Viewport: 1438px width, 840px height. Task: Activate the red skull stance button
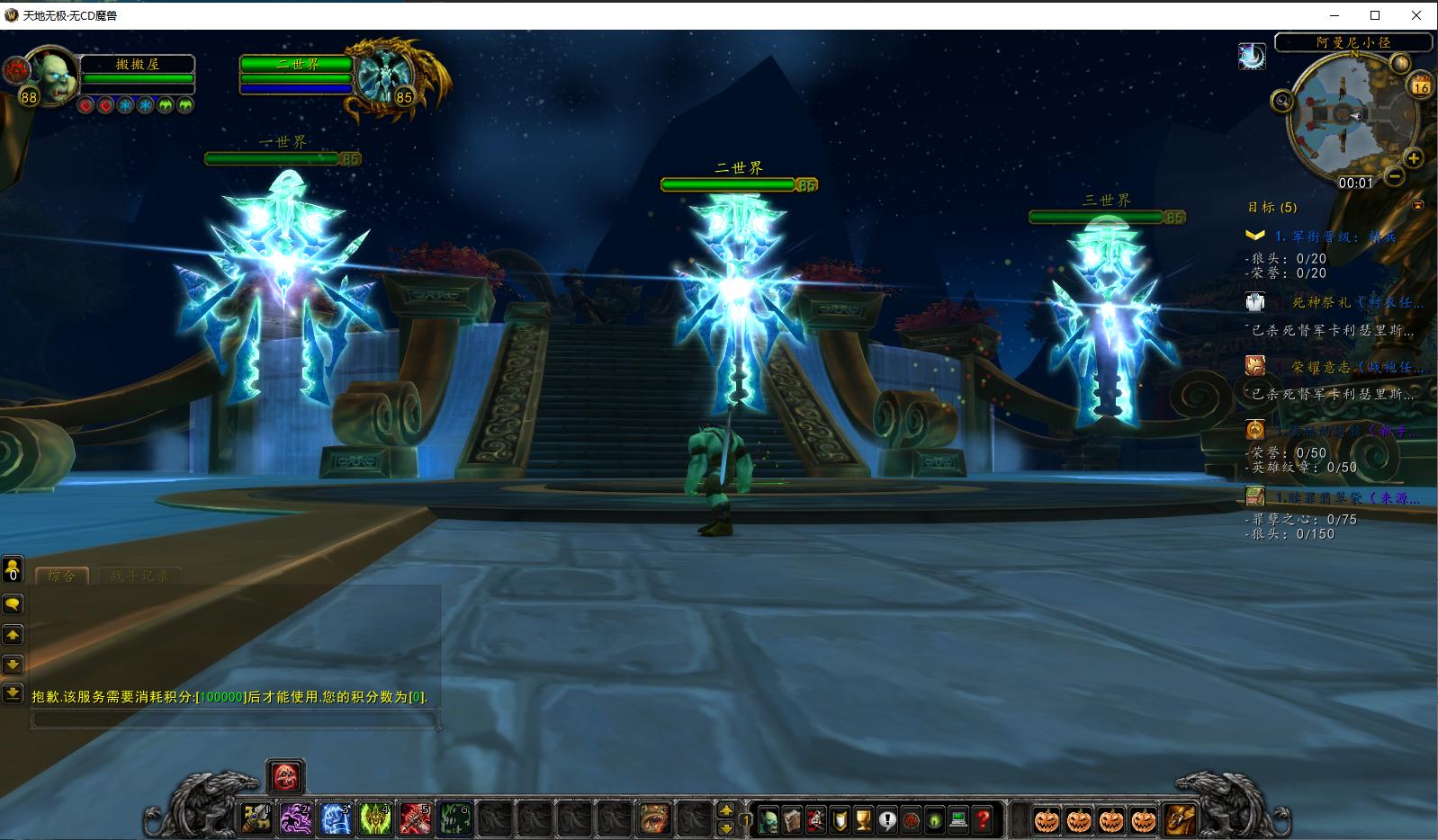pyautogui.click(x=286, y=776)
